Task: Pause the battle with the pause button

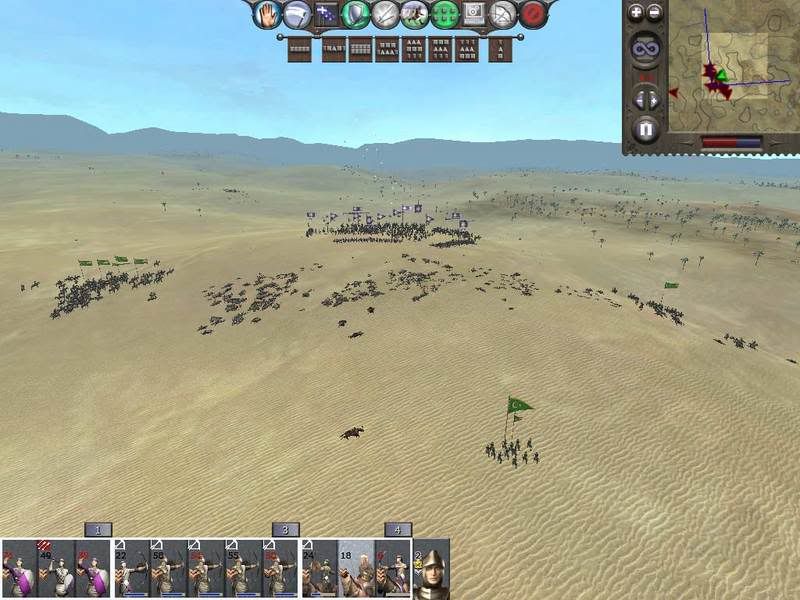Action: click(646, 129)
